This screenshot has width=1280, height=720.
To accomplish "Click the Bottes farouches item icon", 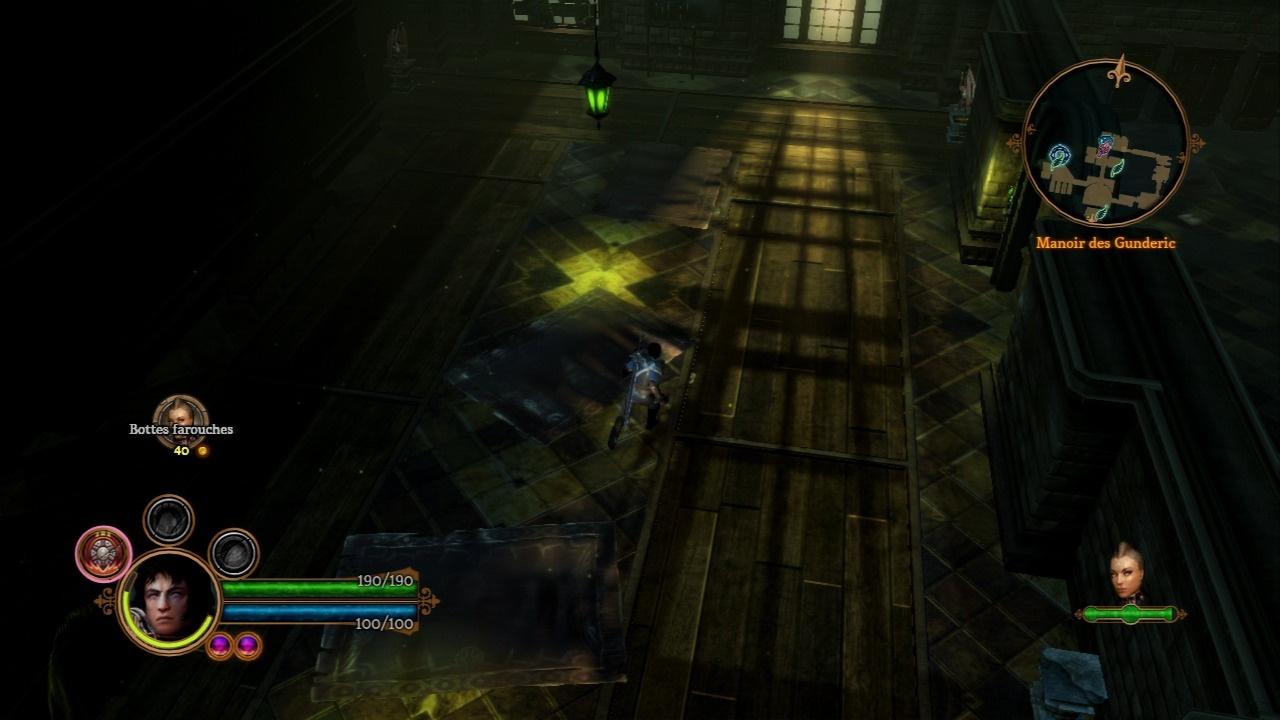I will pos(182,413).
